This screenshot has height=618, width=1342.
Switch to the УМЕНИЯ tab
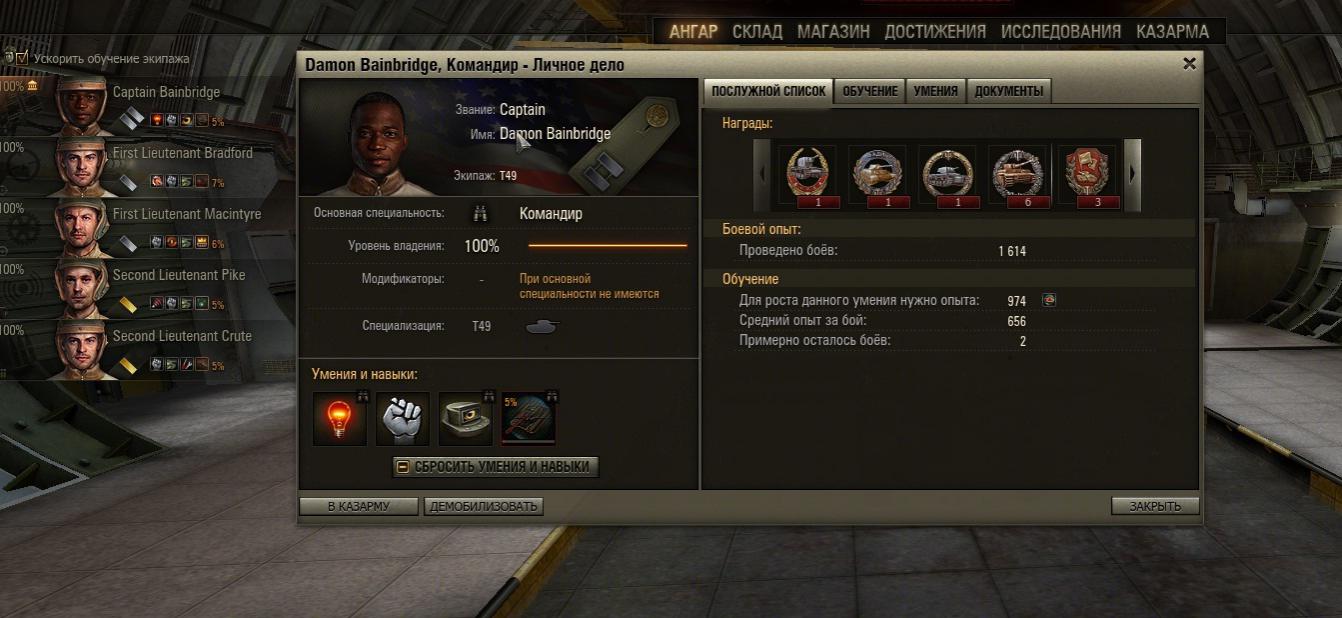(936, 91)
